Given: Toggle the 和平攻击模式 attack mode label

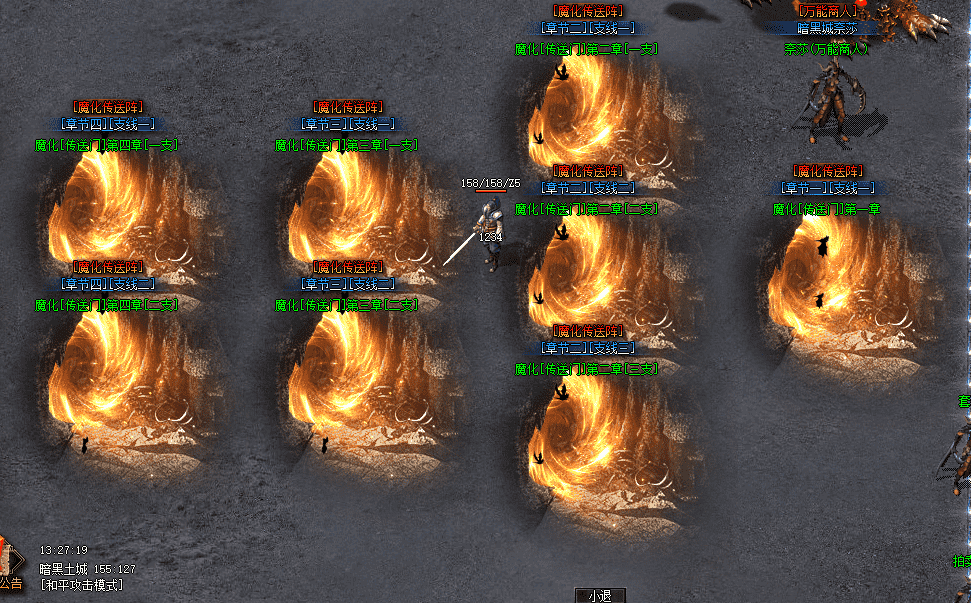Looking at the screenshot, I should 82,585.
